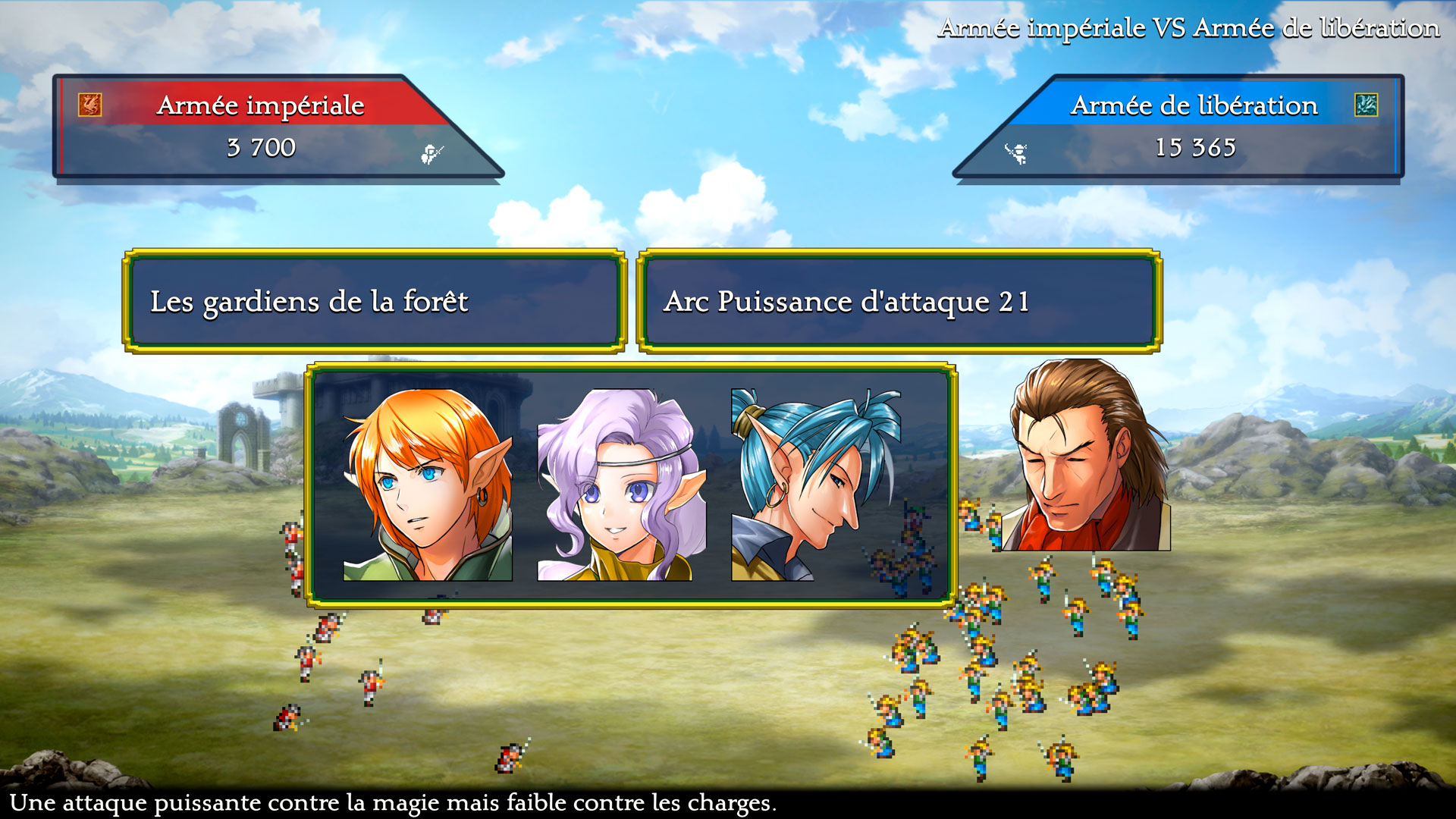Image resolution: width=1456 pixels, height=819 pixels.
Task: Select the purple-haired elf portrait
Action: click(622, 485)
